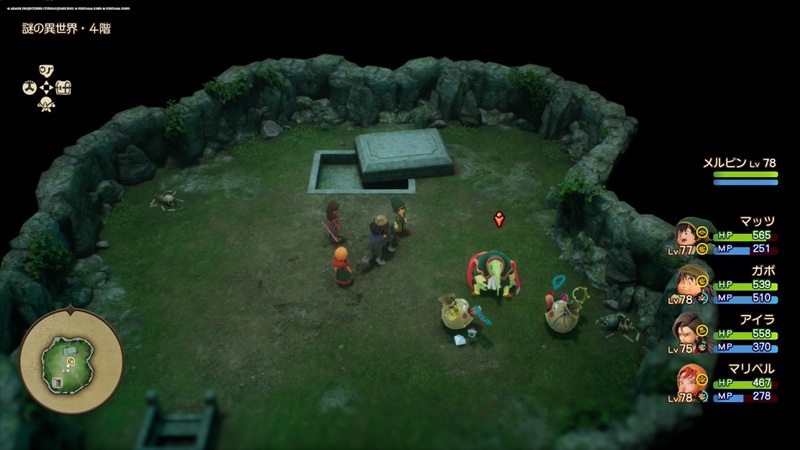The width and height of the screenshot is (800, 450).
Task: Open the circular minimap
Action: point(71,357)
